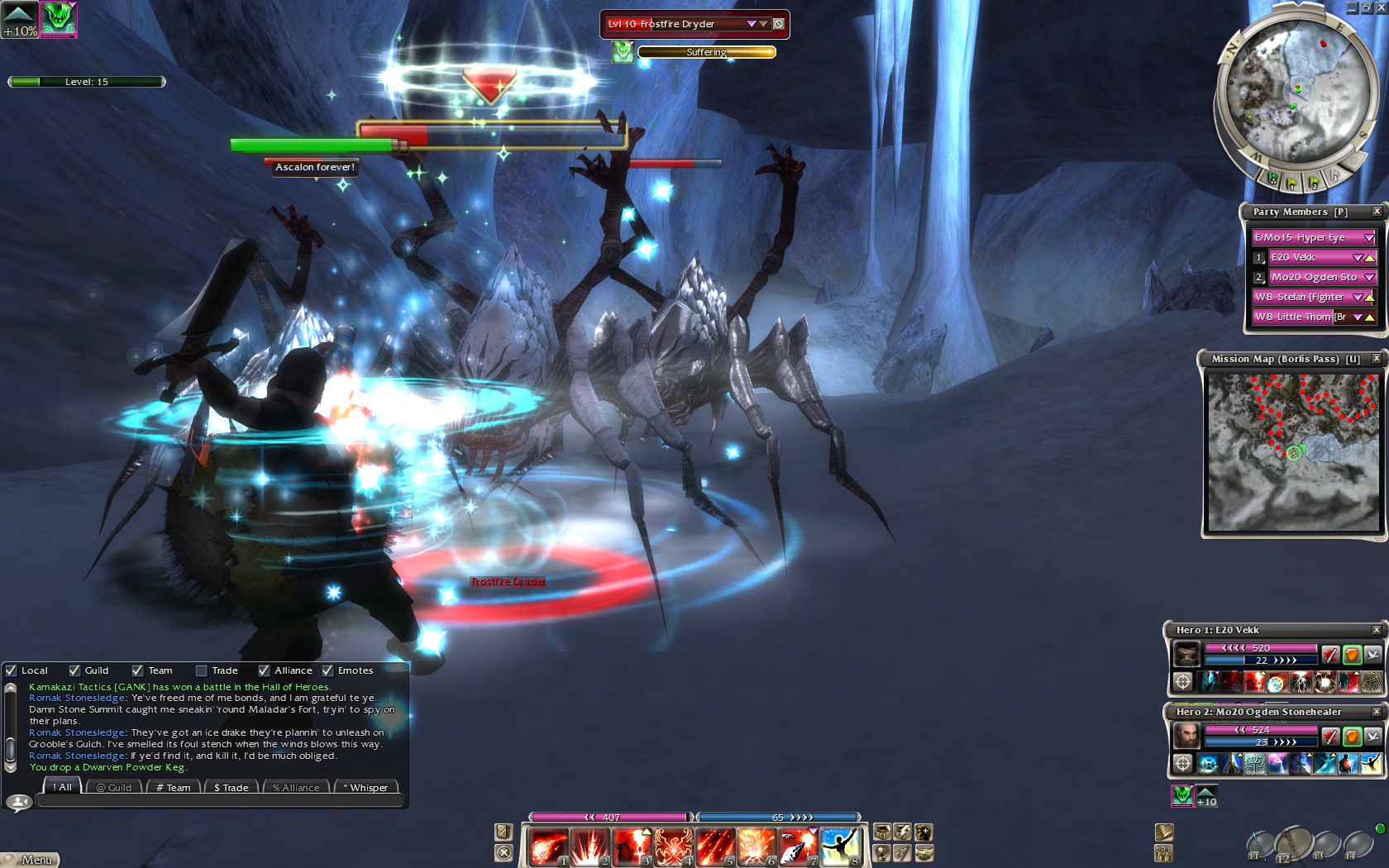Set Ogden Stonehealer to avoid combat (dove) mode
The height and width of the screenshot is (868, 1389).
[1373, 736]
